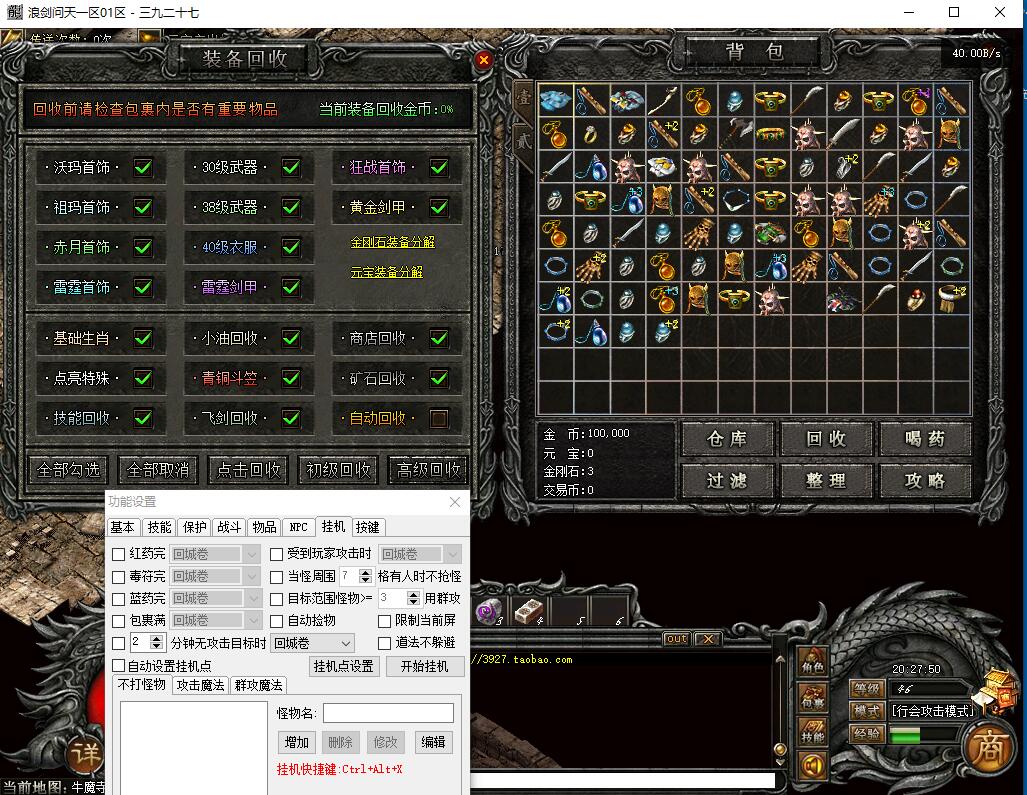The width and height of the screenshot is (1027, 795).
Task: Switch to the 物品 settings tab
Action: [x=263, y=527]
